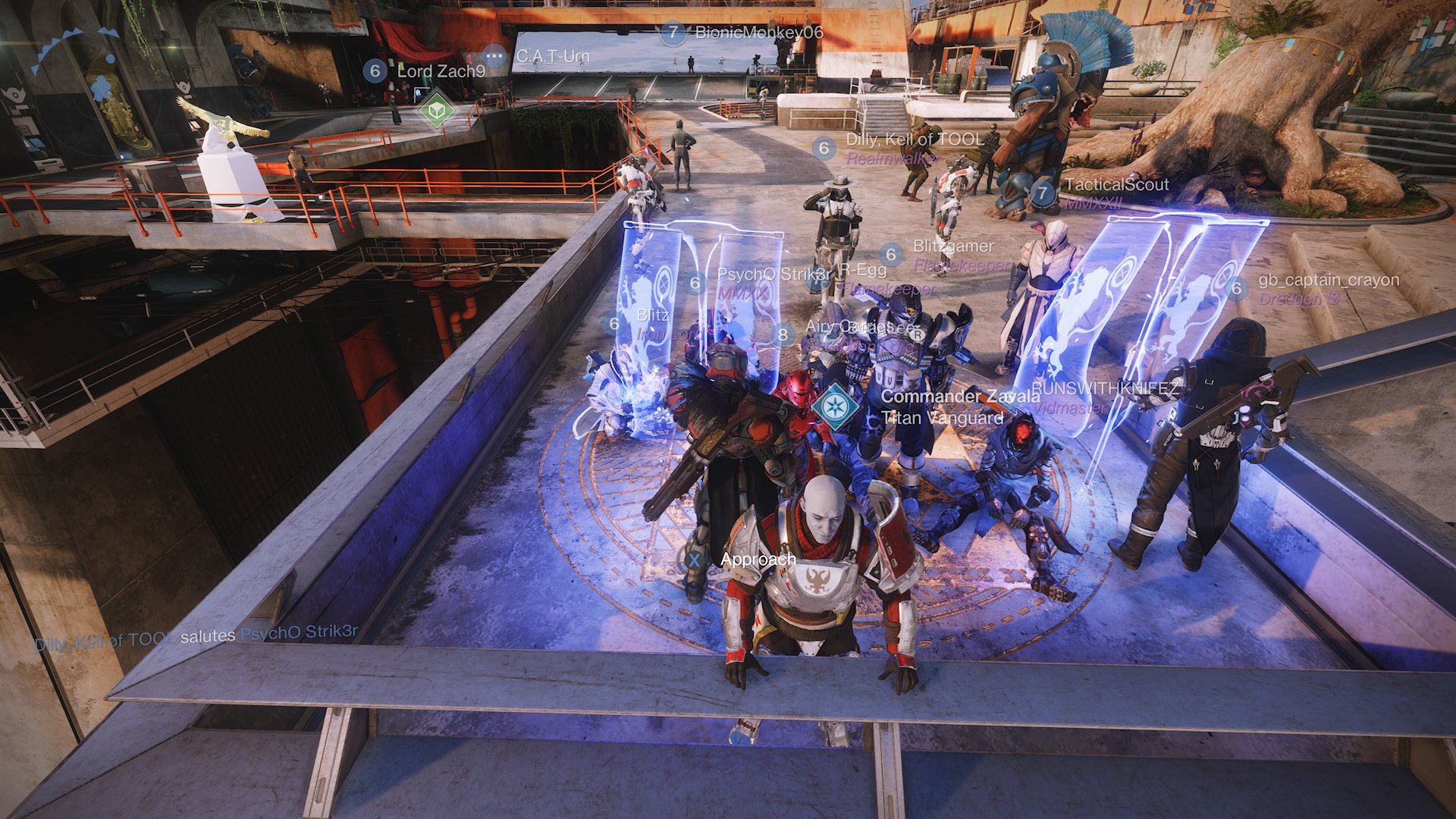The width and height of the screenshot is (1456, 819).
Task: Select the RUNSWITHKNIFEZ player tag
Action: click(x=1105, y=388)
